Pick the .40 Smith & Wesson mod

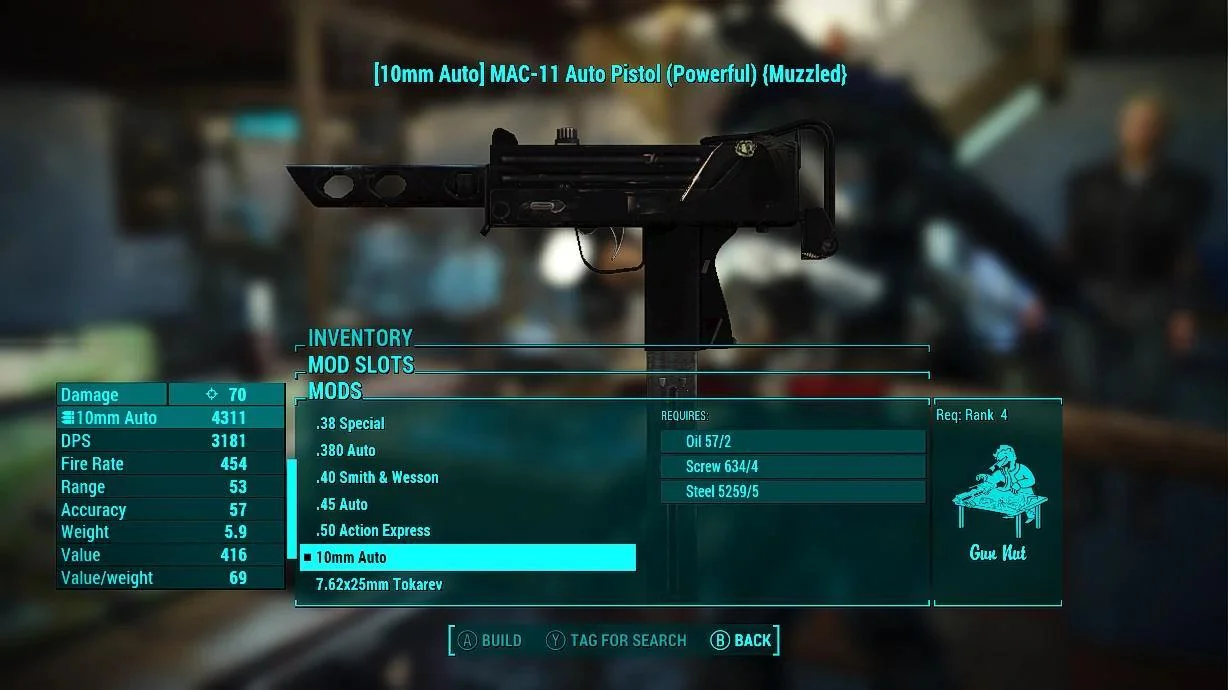377,478
